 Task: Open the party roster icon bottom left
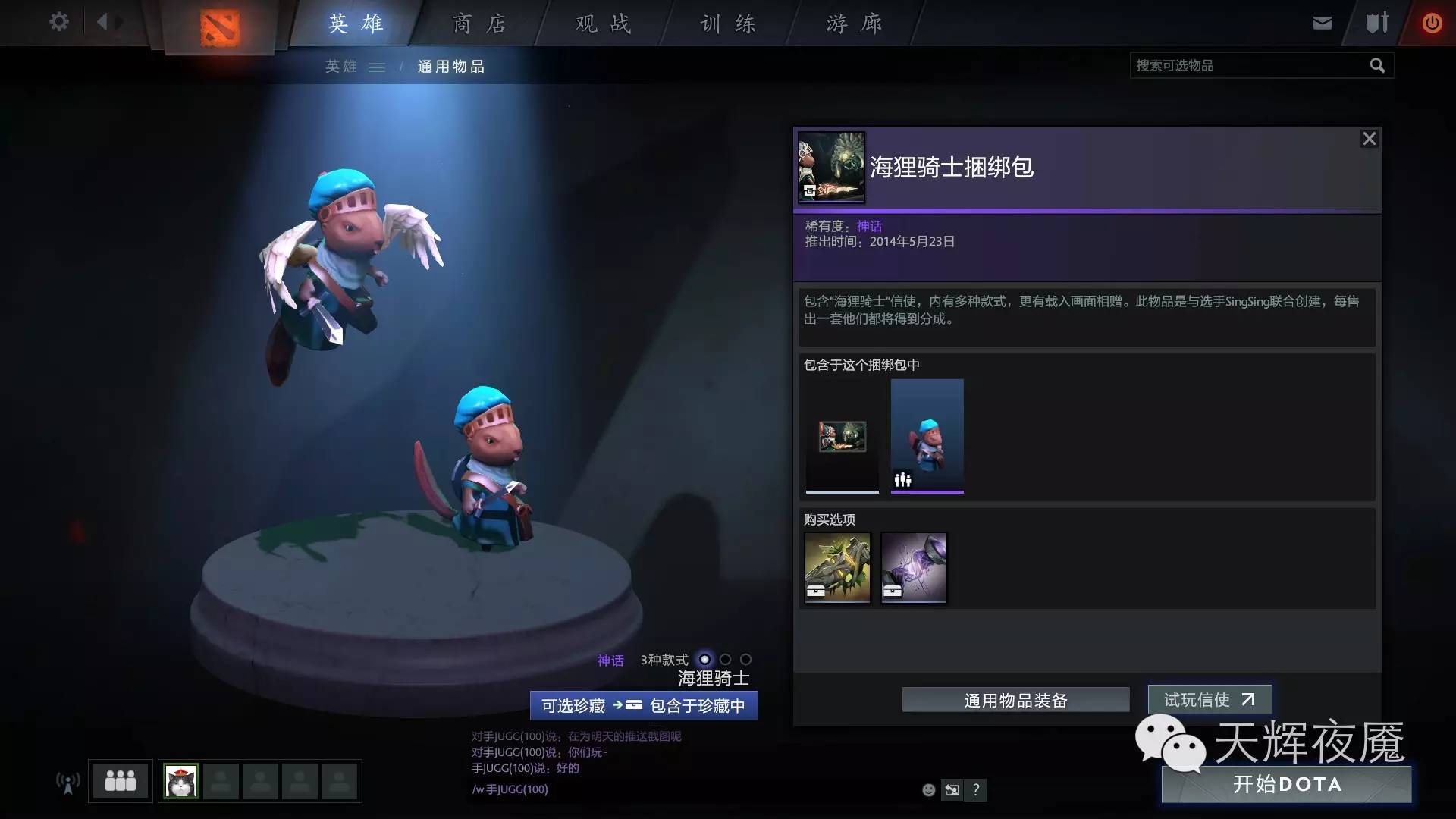pos(121,780)
